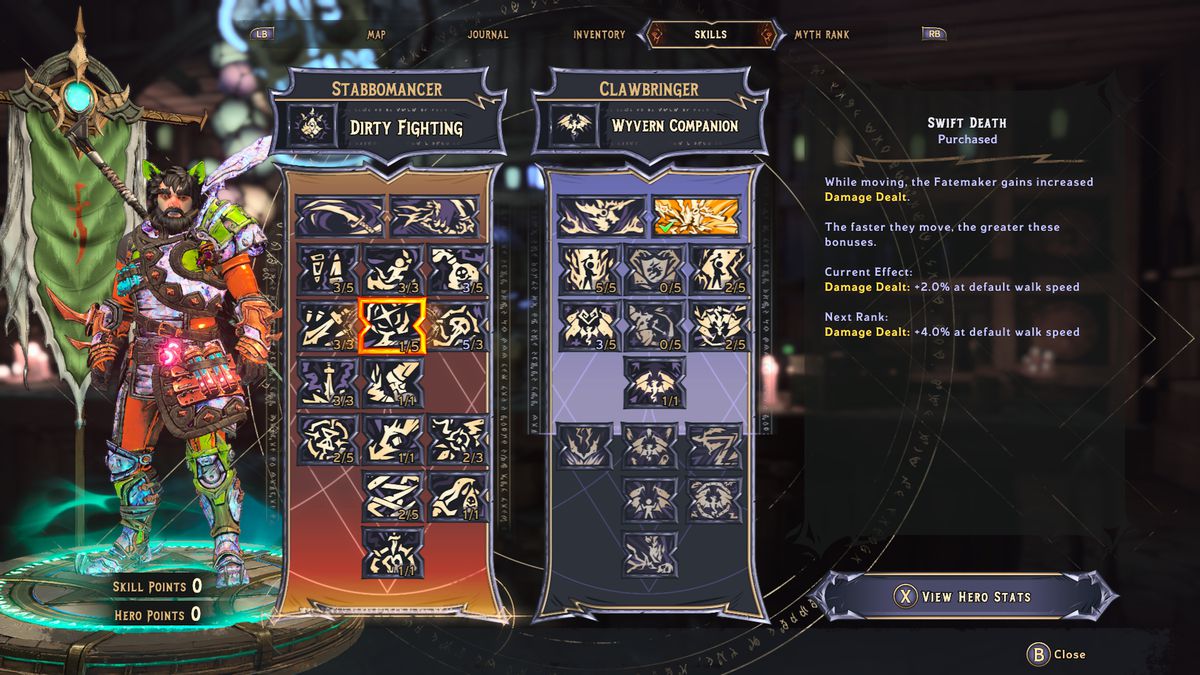Close the skills menu

pyautogui.click(x=1058, y=654)
